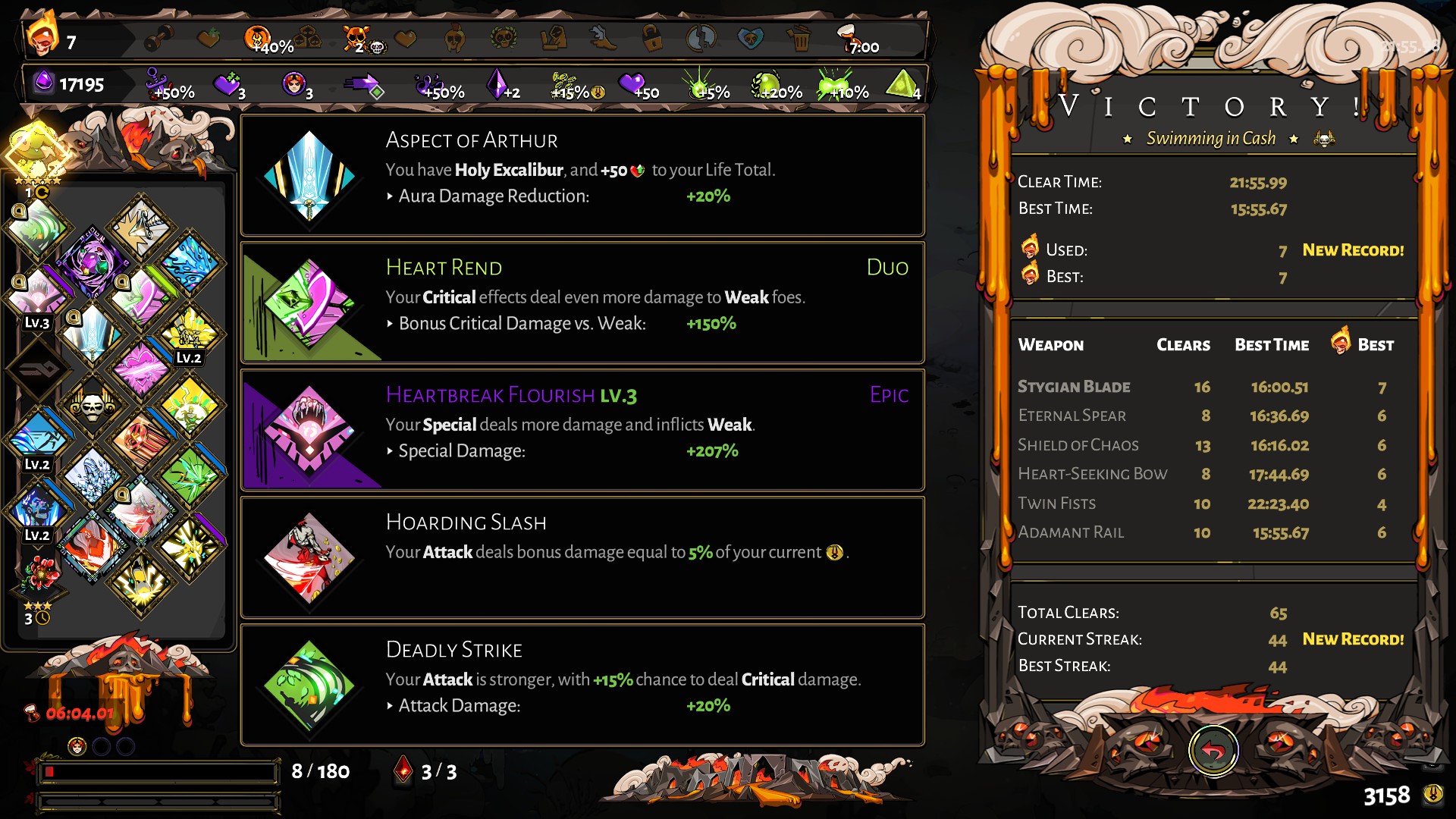Click the green pyramid mirror talent icon
This screenshot has width=1456, height=819.
[902, 85]
